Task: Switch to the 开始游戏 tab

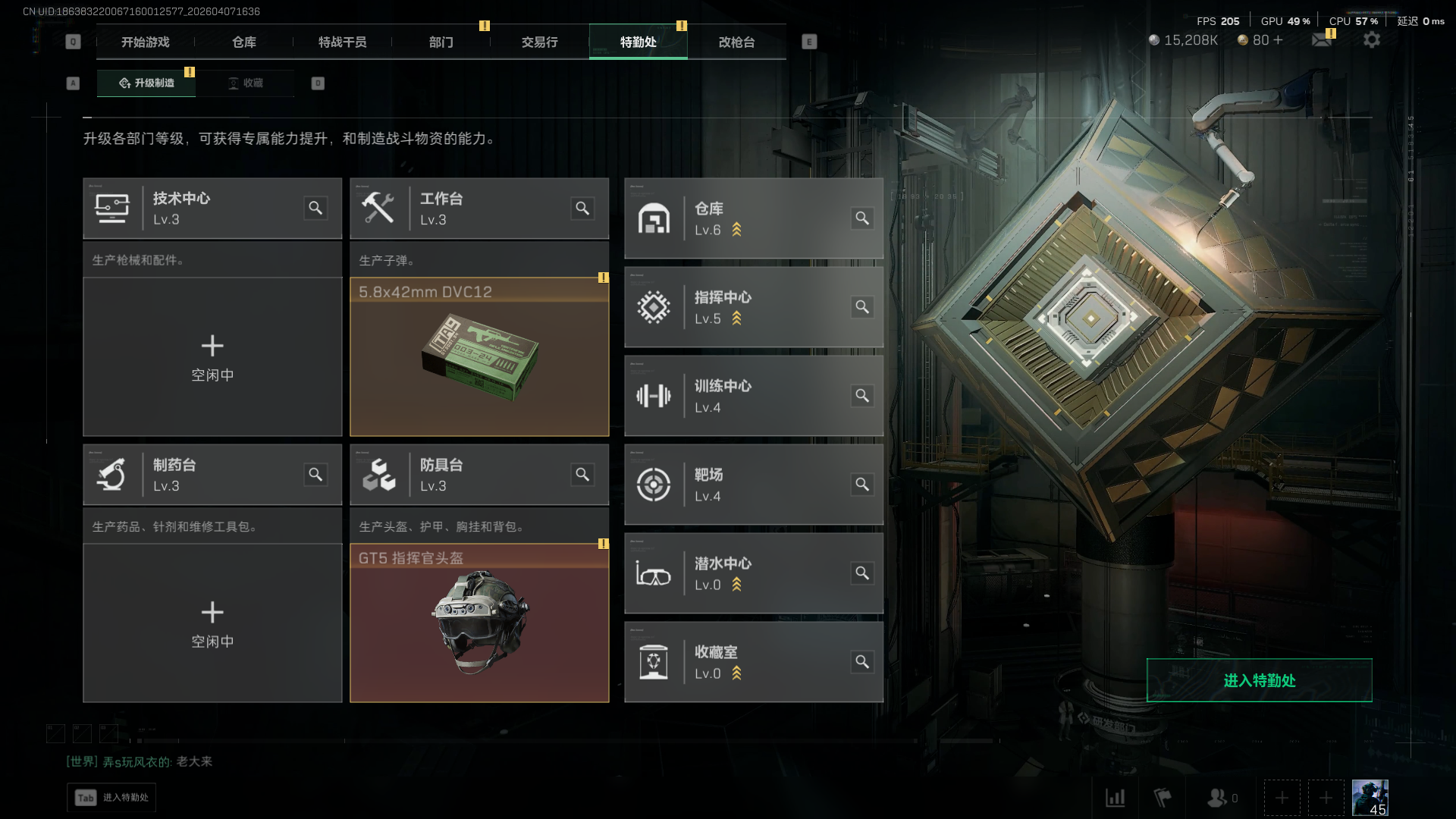Action: (146, 42)
